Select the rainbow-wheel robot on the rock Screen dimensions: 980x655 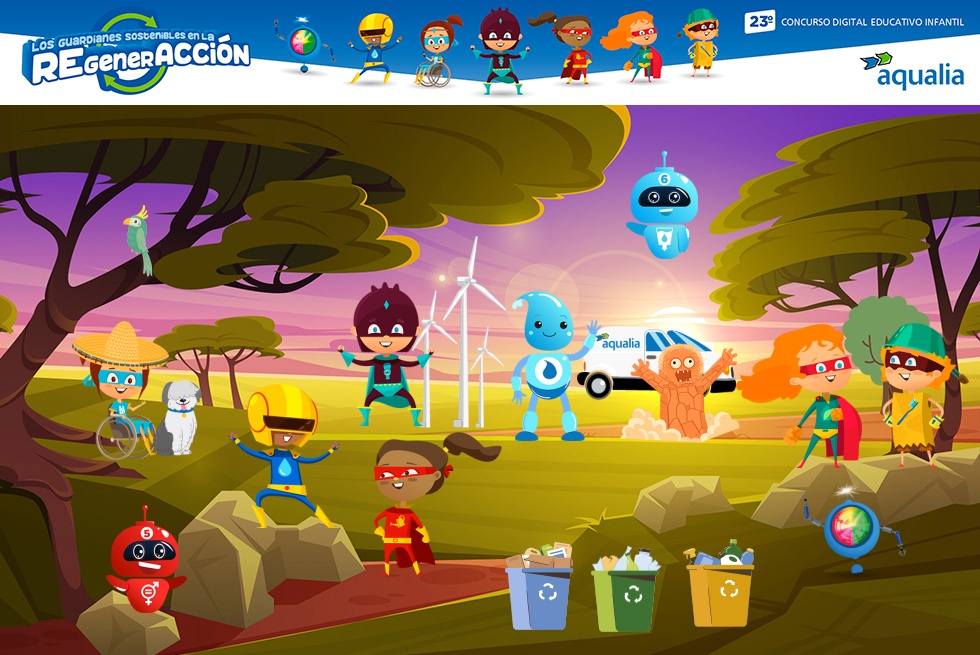pos(852,531)
